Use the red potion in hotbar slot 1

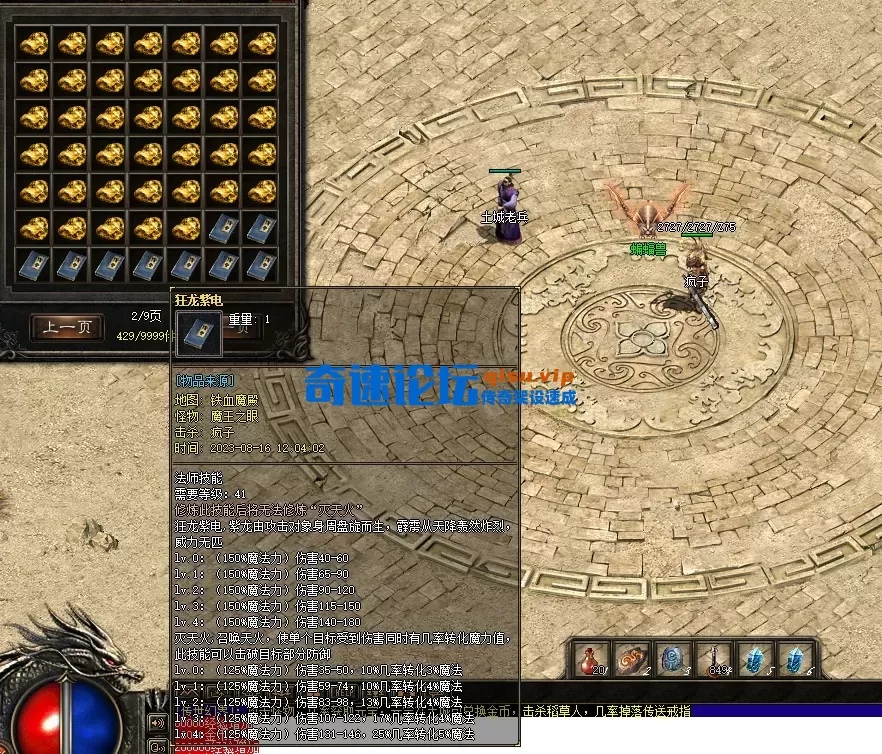(x=590, y=660)
